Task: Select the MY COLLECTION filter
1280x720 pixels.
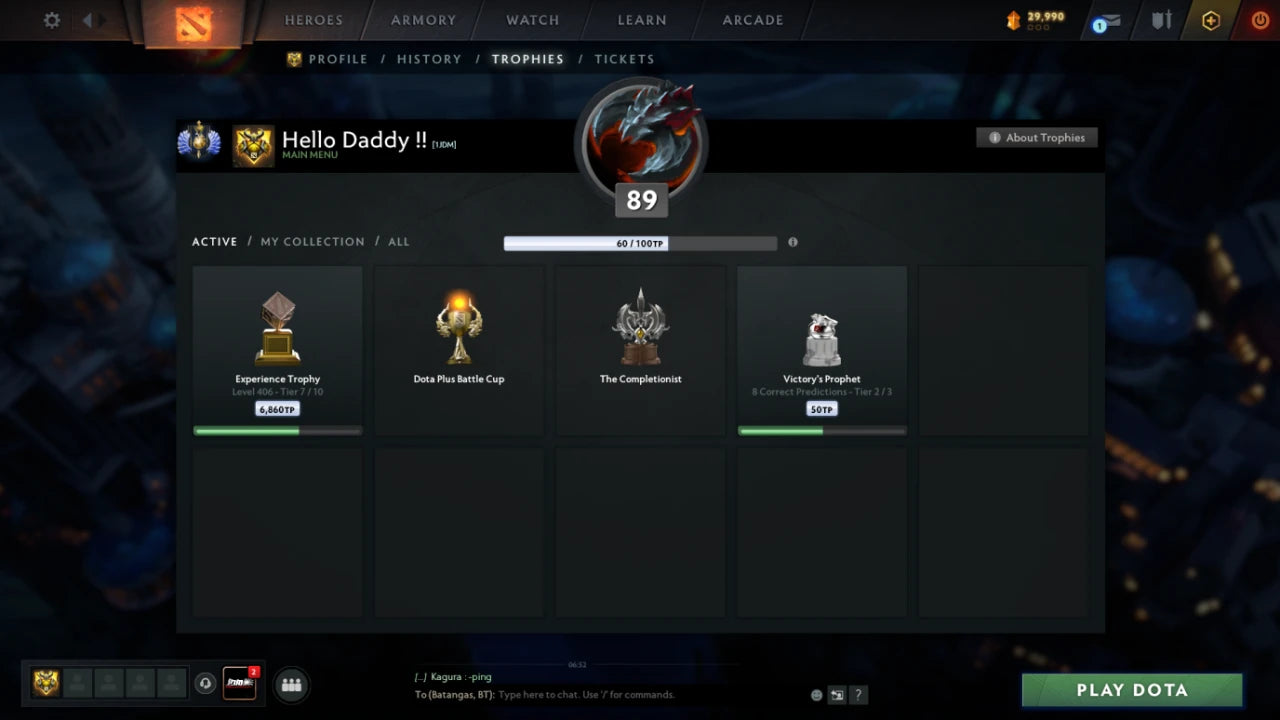Action: click(312, 241)
